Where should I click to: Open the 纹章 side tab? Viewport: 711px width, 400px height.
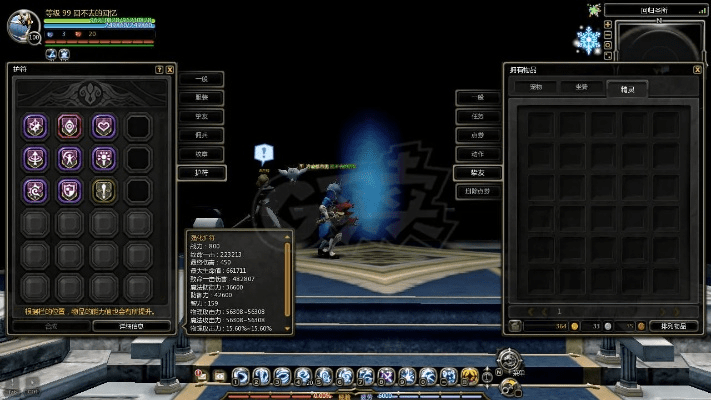[201, 154]
